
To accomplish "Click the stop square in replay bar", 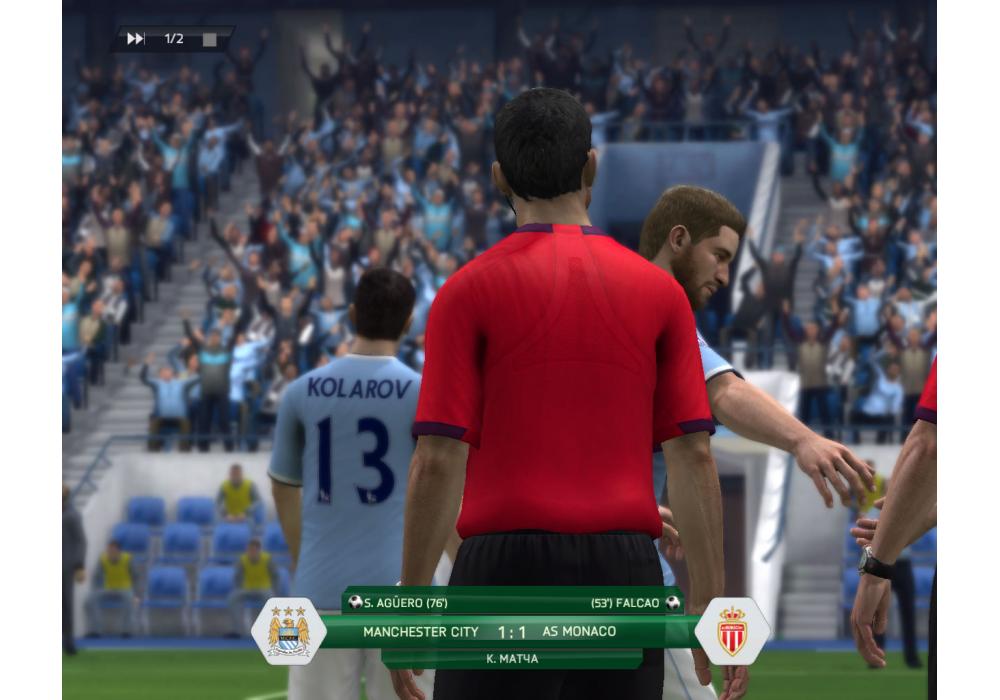I will tap(209, 40).
